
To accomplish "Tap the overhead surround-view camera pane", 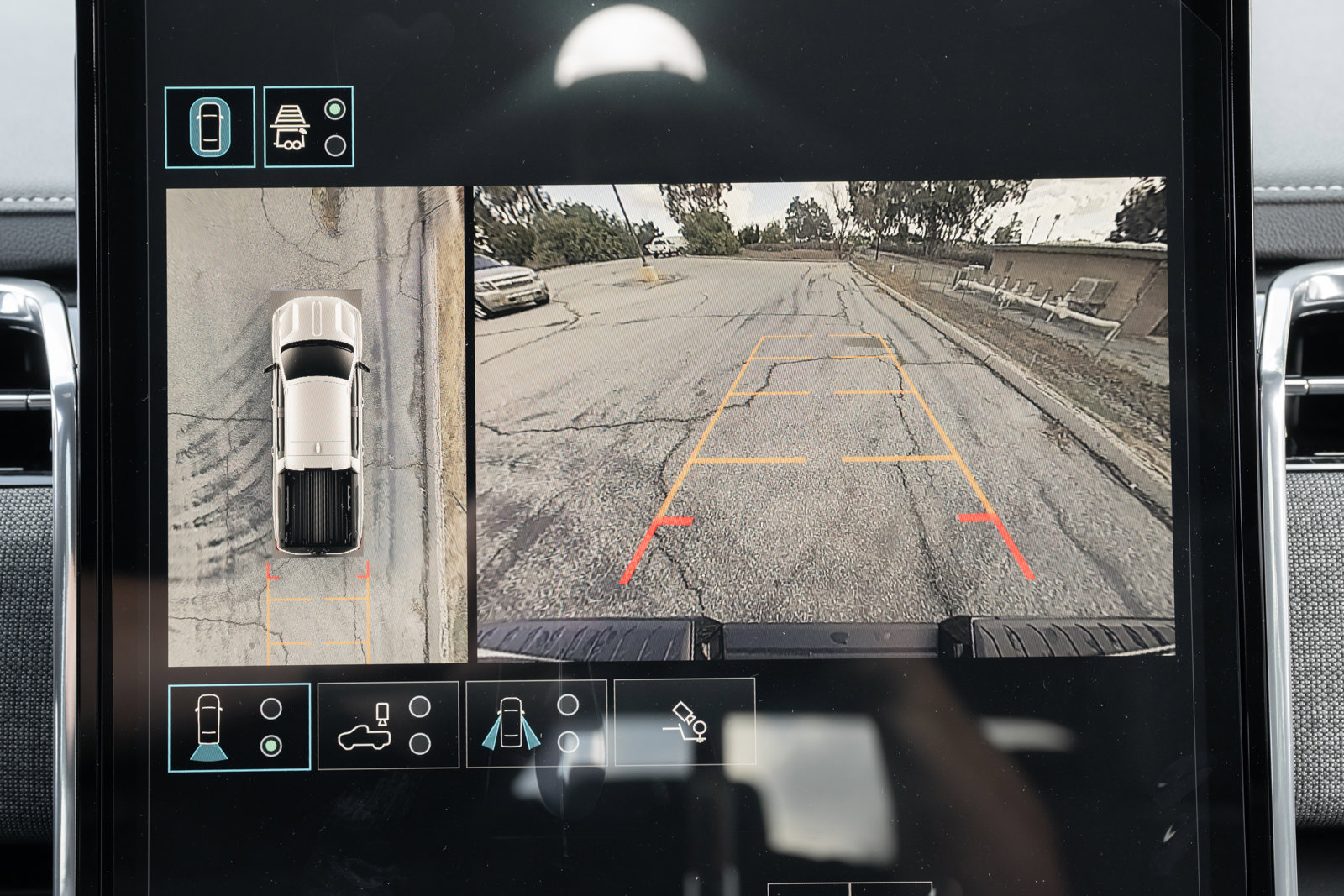I will [316, 426].
